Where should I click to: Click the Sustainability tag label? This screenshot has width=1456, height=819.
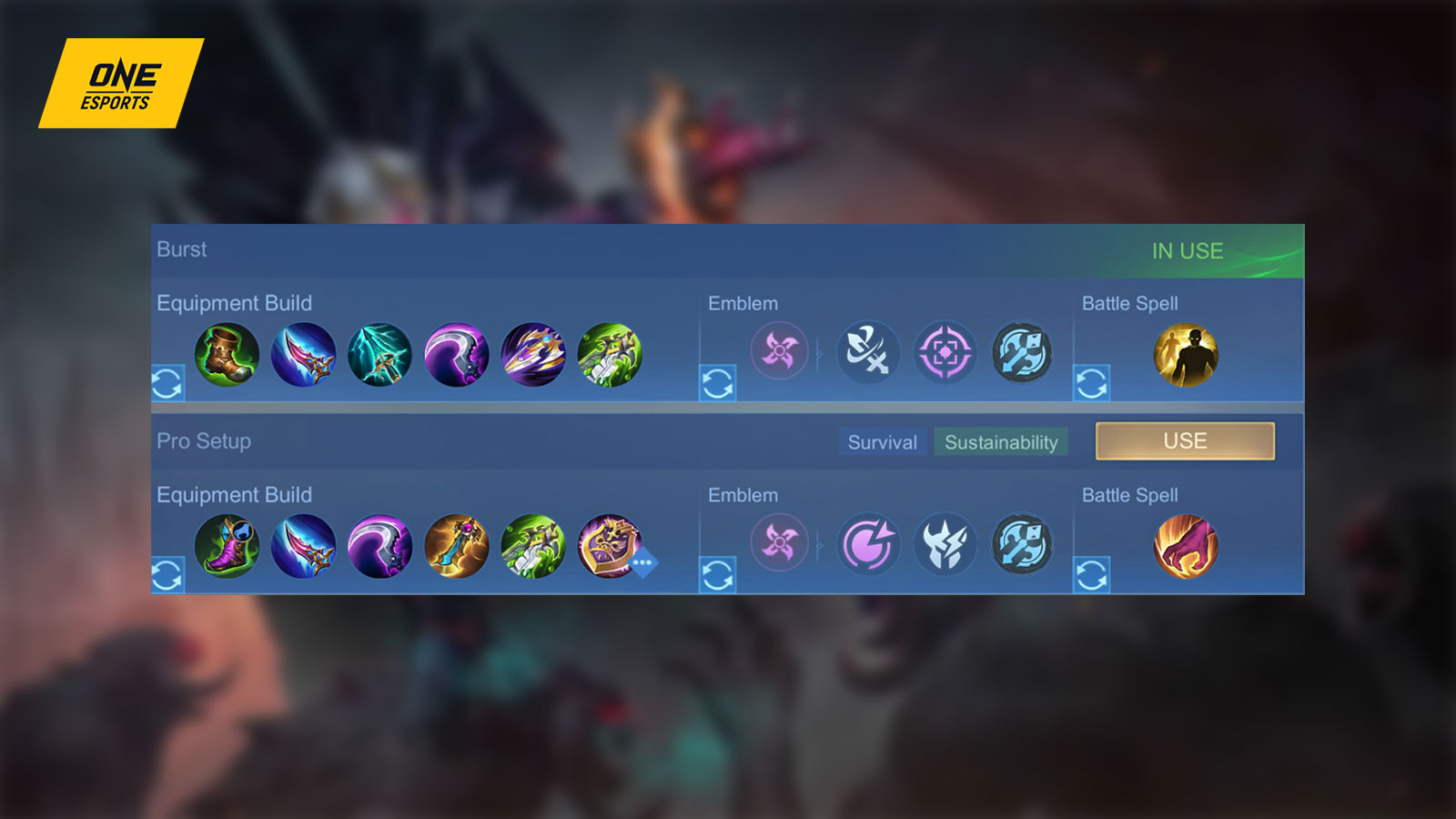click(x=1001, y=443)
